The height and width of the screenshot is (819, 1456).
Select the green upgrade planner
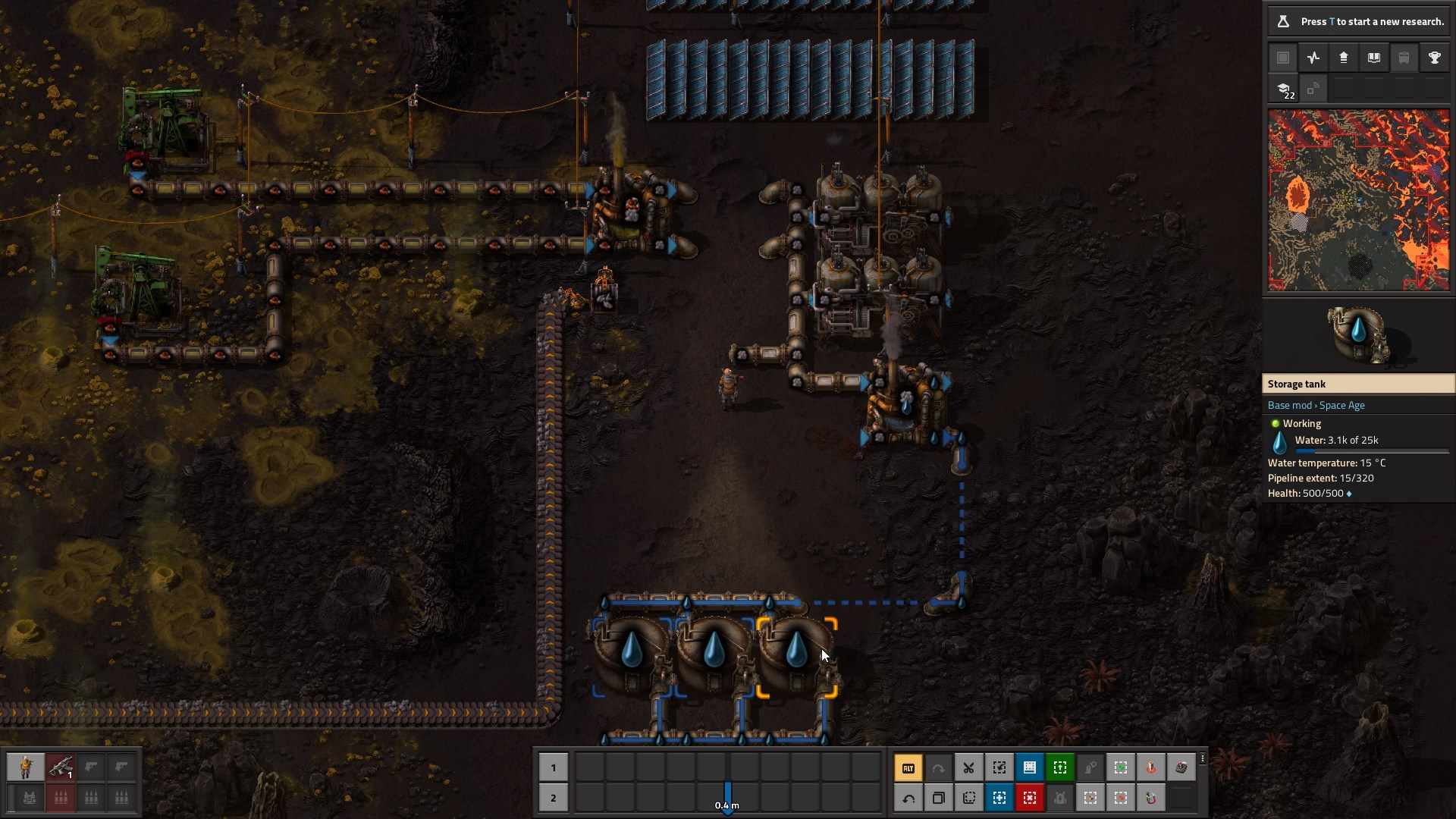(1060, 768)
